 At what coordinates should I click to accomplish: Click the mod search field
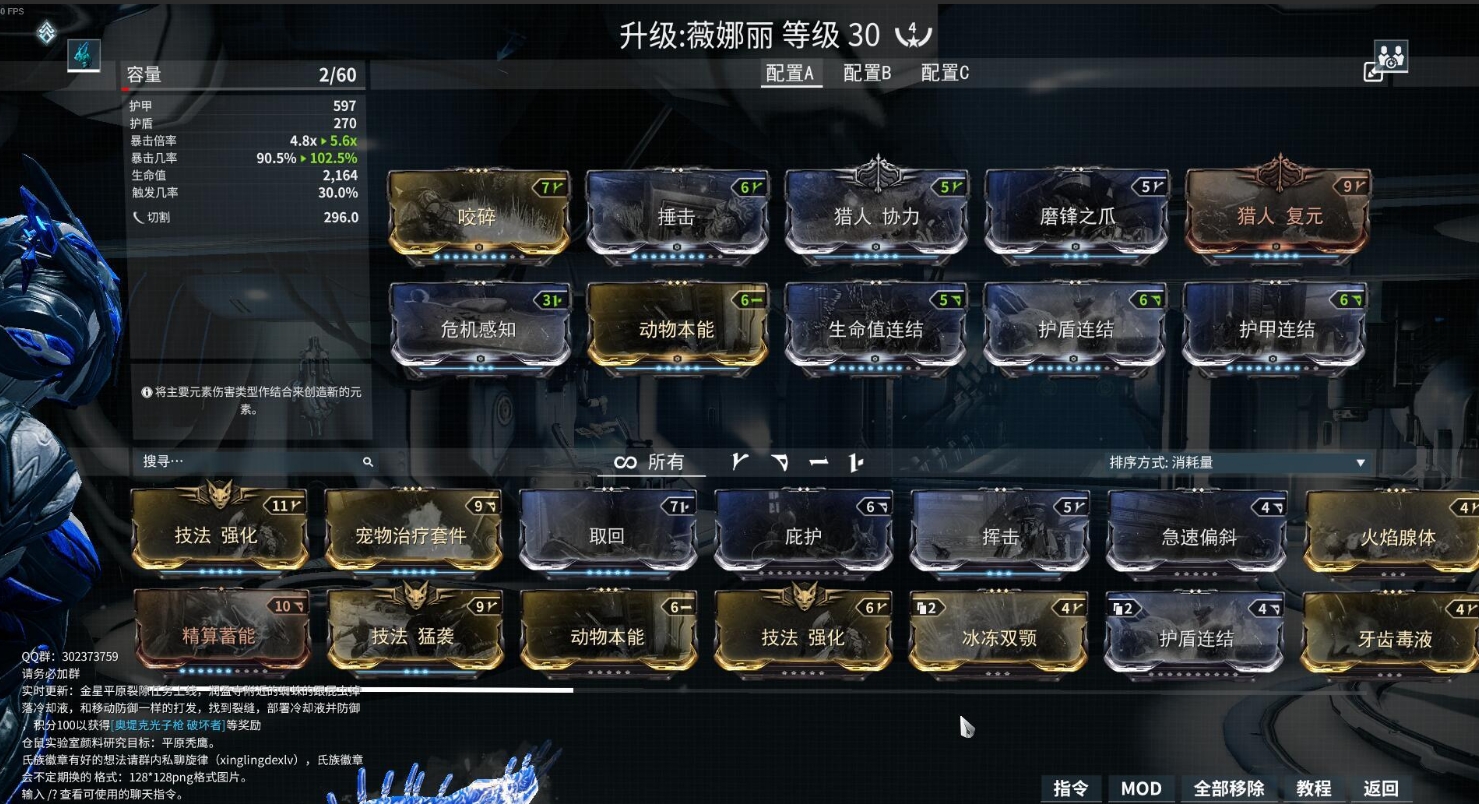pos(250,461)
